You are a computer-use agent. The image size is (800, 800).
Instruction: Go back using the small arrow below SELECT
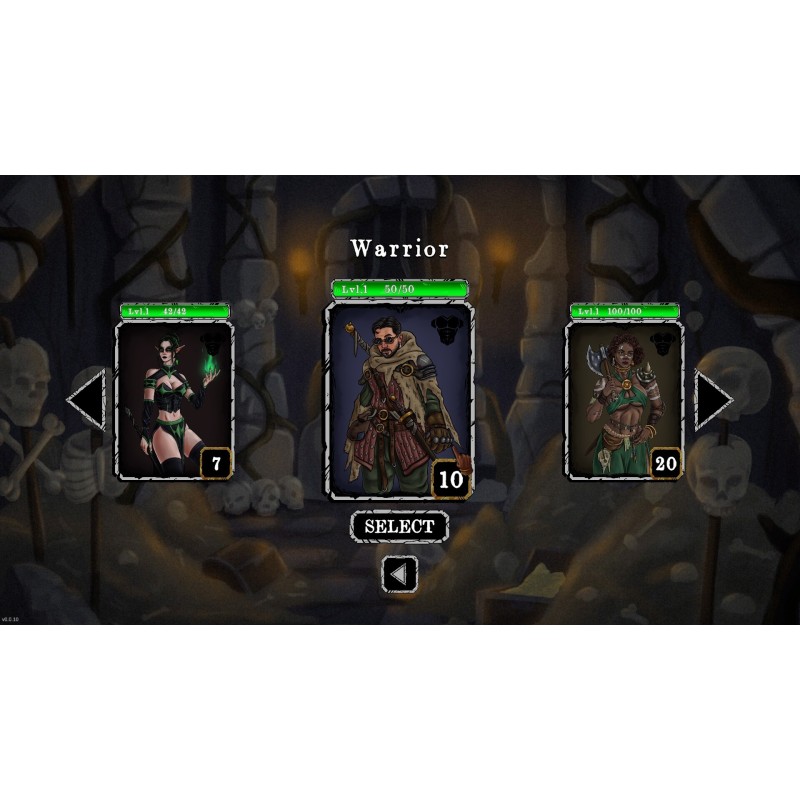pos(399,574)
